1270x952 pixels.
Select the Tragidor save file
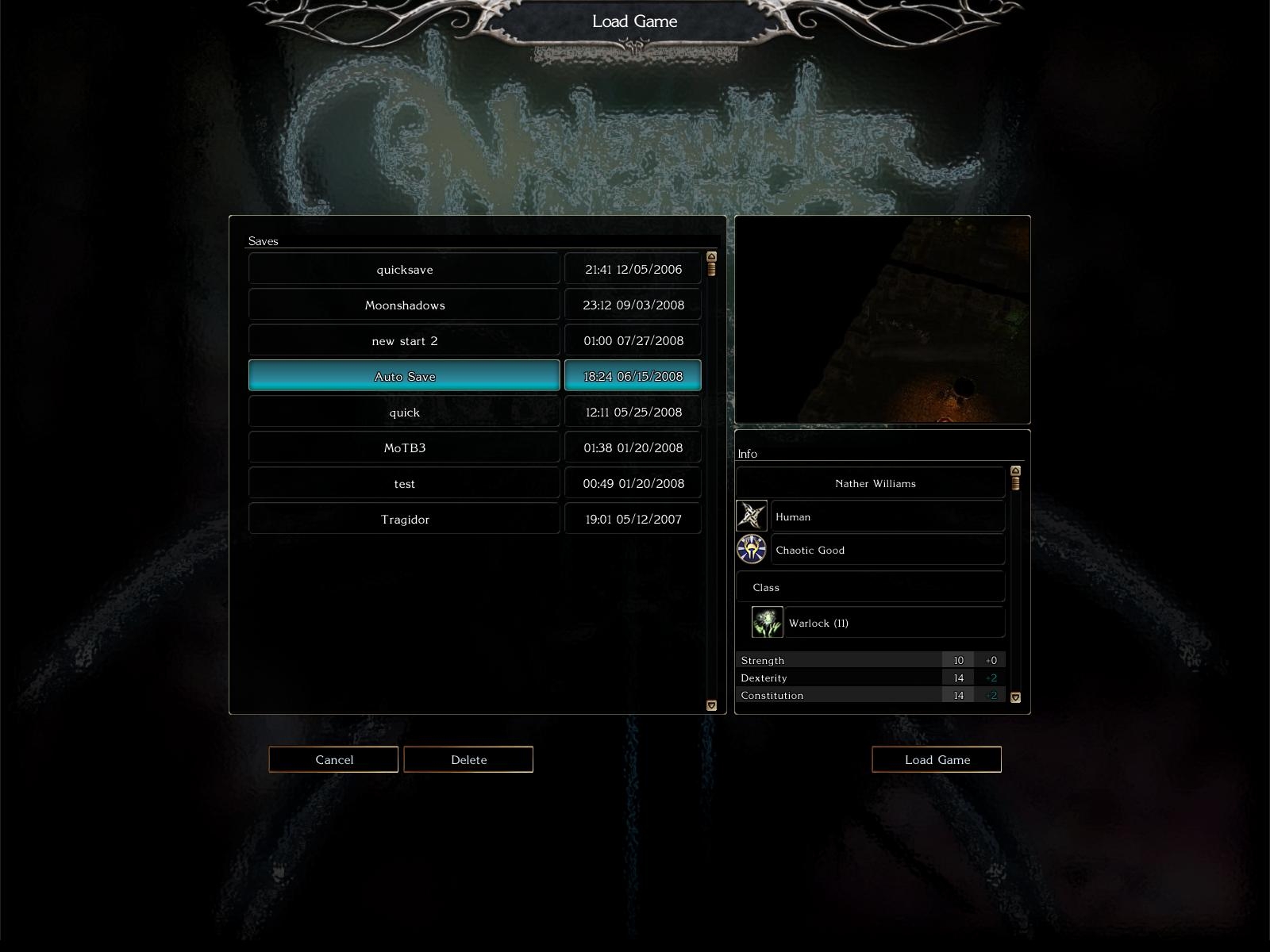[x=404, y=519]
